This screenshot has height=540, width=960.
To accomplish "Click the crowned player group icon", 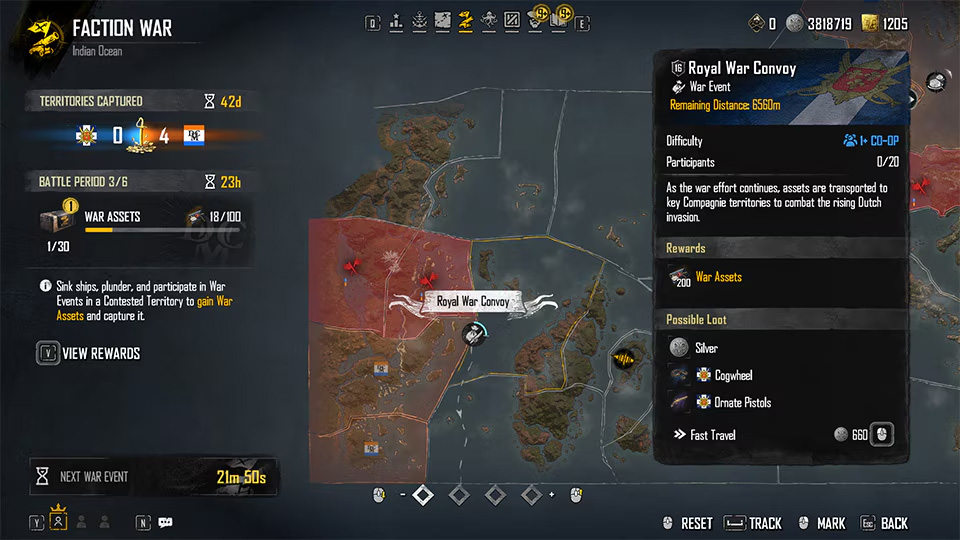I will coord(58,522).
